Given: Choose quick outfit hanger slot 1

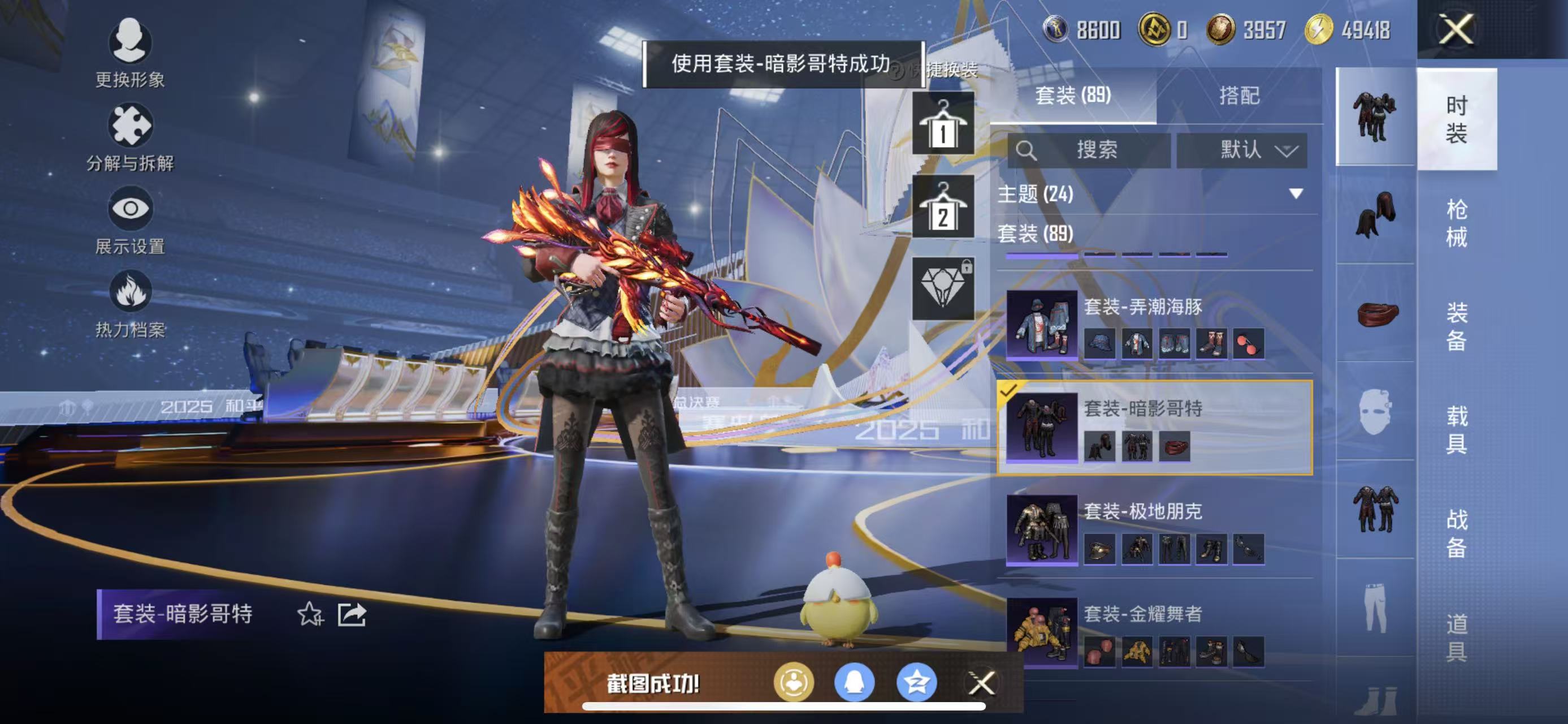Looking at the screenshot, I should (943, 124).
